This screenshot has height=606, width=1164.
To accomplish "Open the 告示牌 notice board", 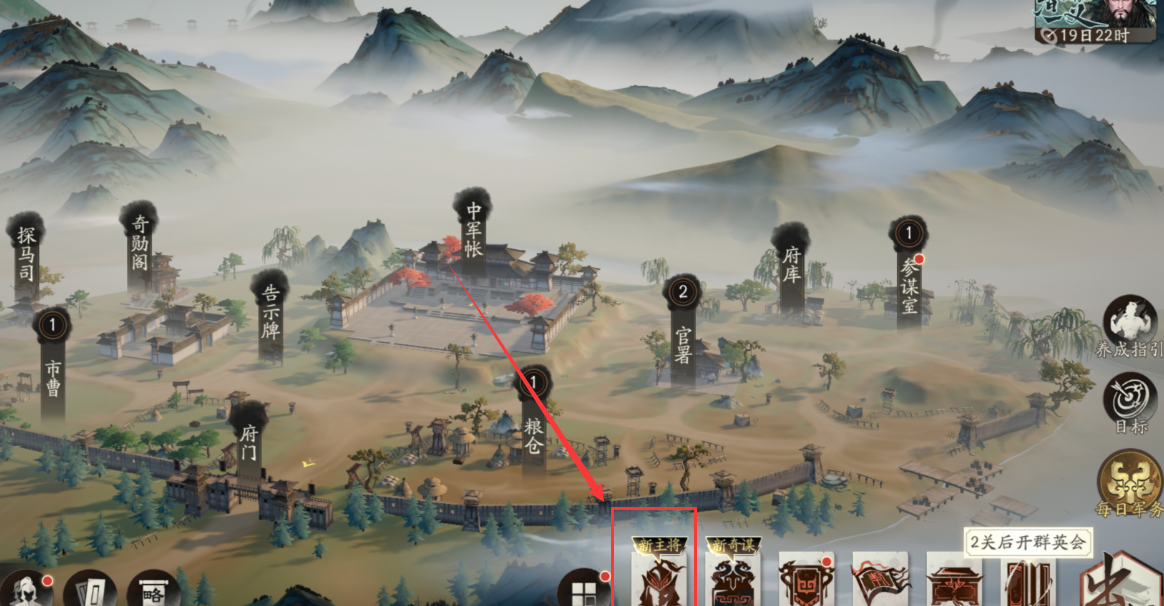I will coord(270,314).
